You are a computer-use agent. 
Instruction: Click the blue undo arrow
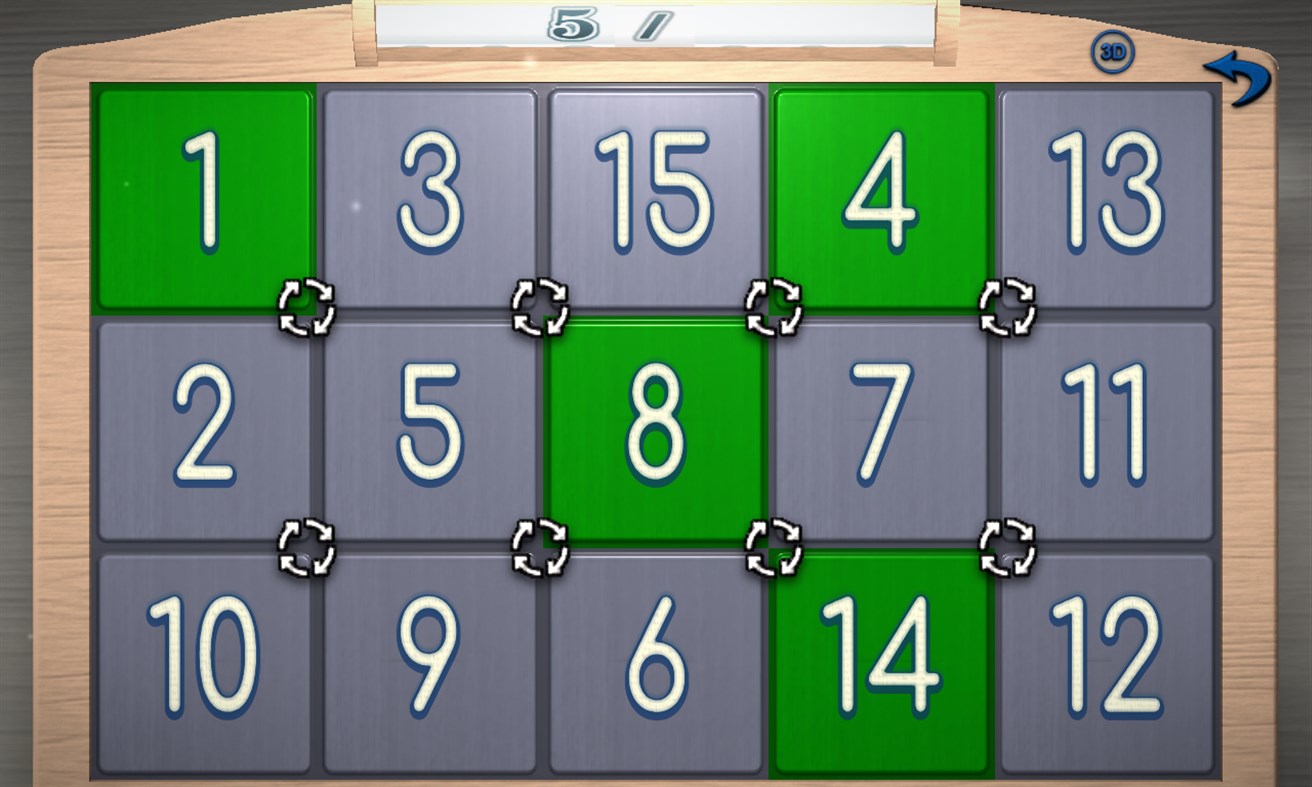pos(1238,80)
